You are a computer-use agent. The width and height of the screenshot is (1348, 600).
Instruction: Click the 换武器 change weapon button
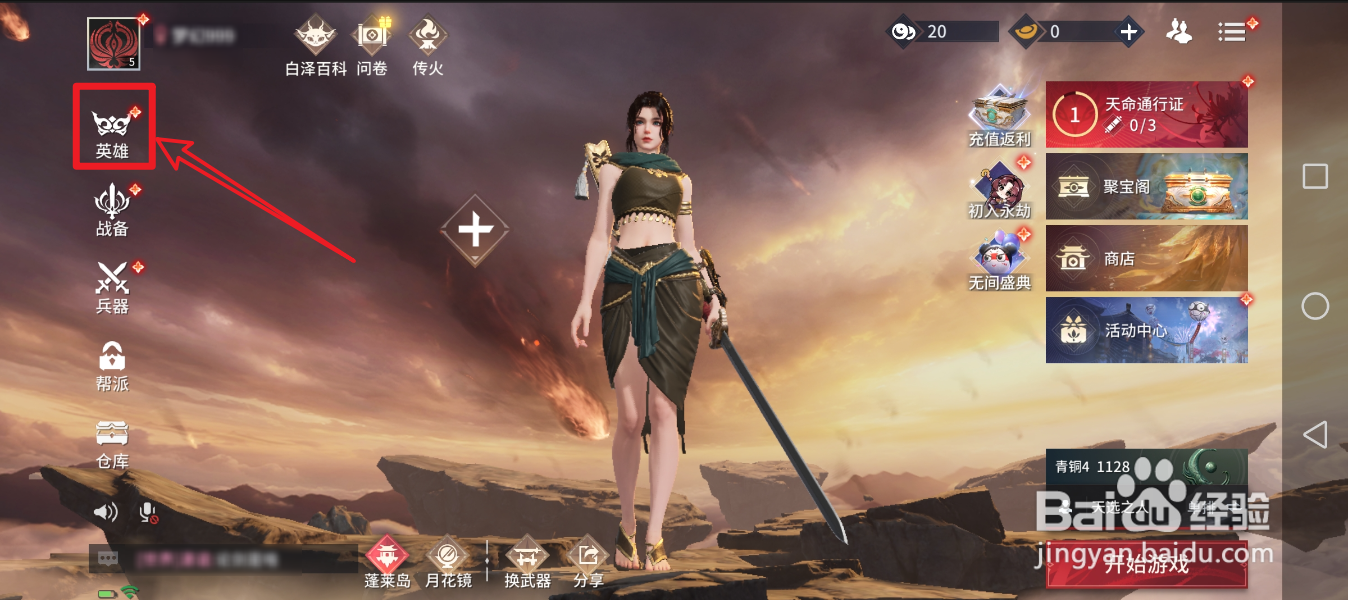click(527, 562)
